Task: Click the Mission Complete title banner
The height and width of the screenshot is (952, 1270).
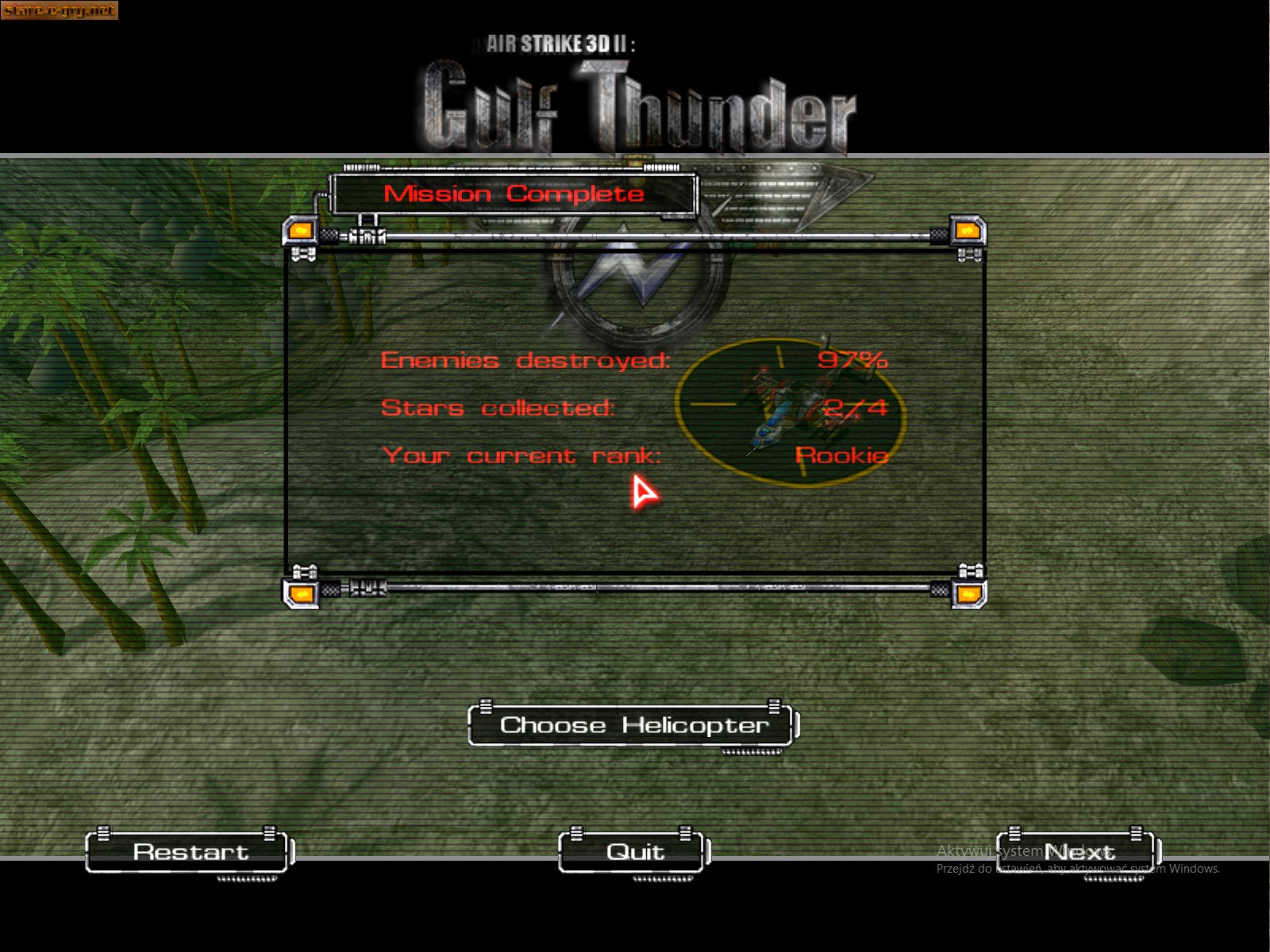Action: (514, 193)
